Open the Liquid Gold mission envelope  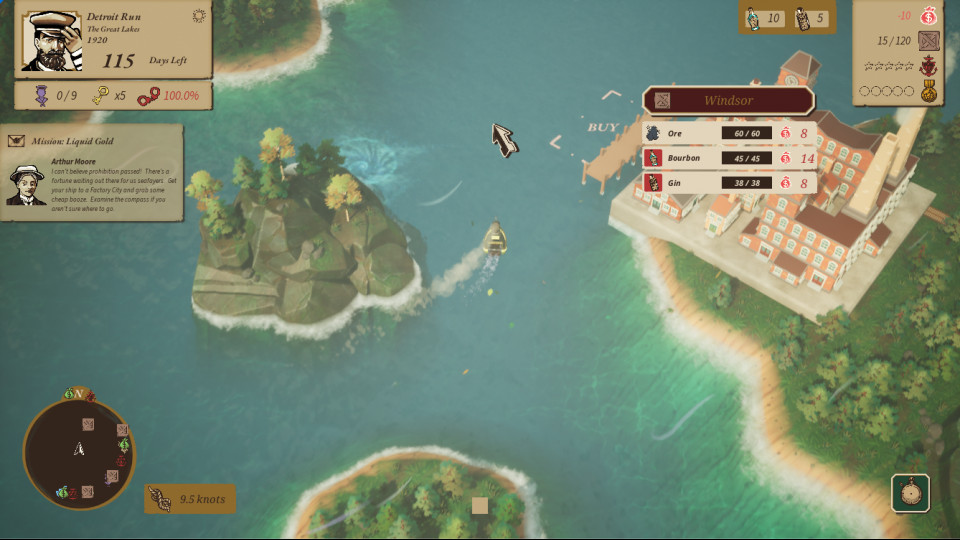point(16,140)
